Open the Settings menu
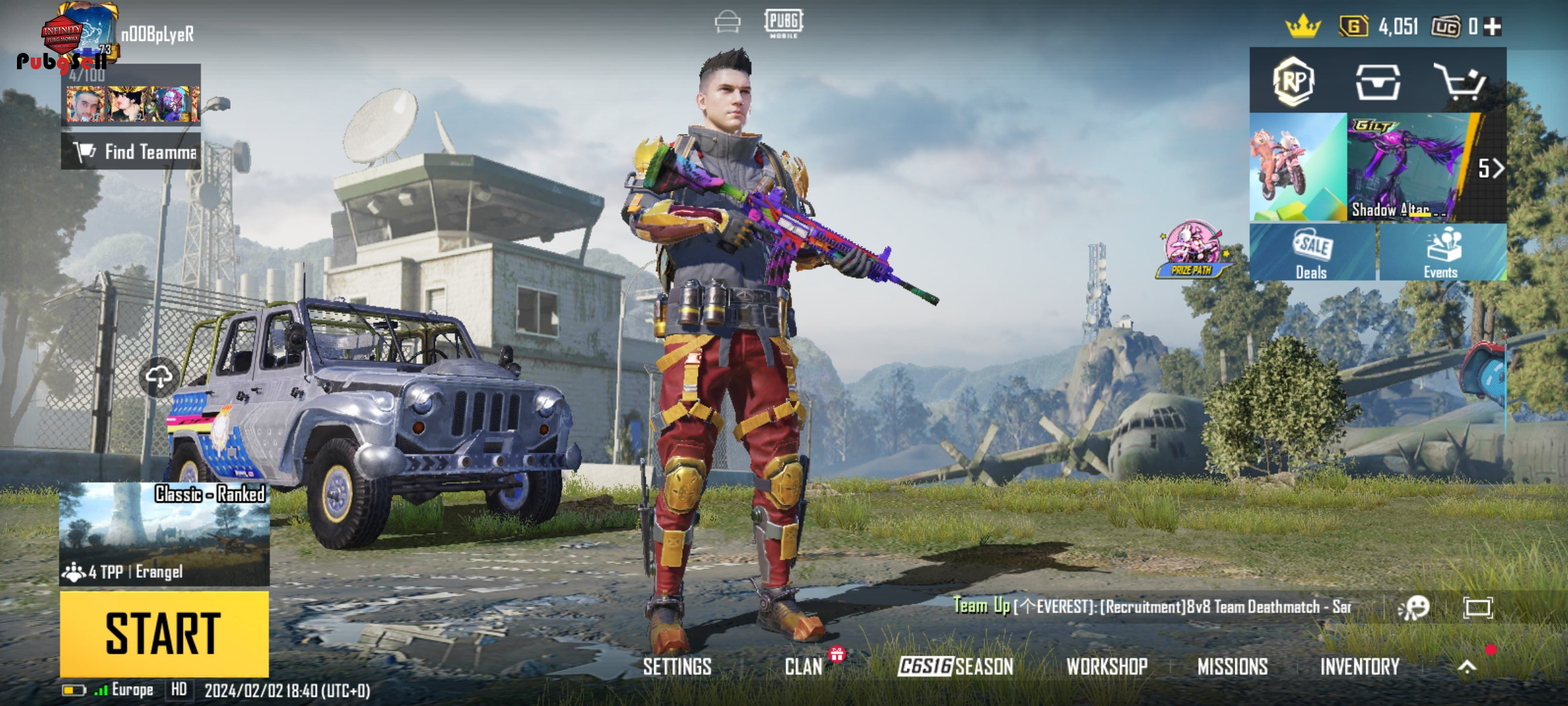Viewport: 1568px width, 706px height. click(677, 667)
